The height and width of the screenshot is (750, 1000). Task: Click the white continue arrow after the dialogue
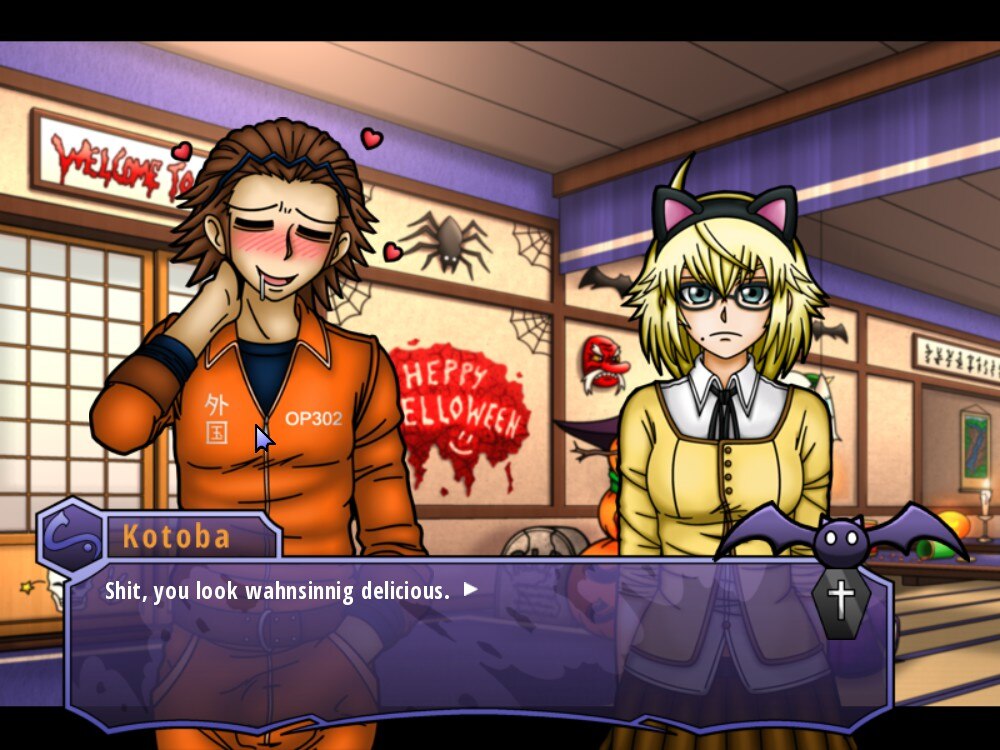470,590
